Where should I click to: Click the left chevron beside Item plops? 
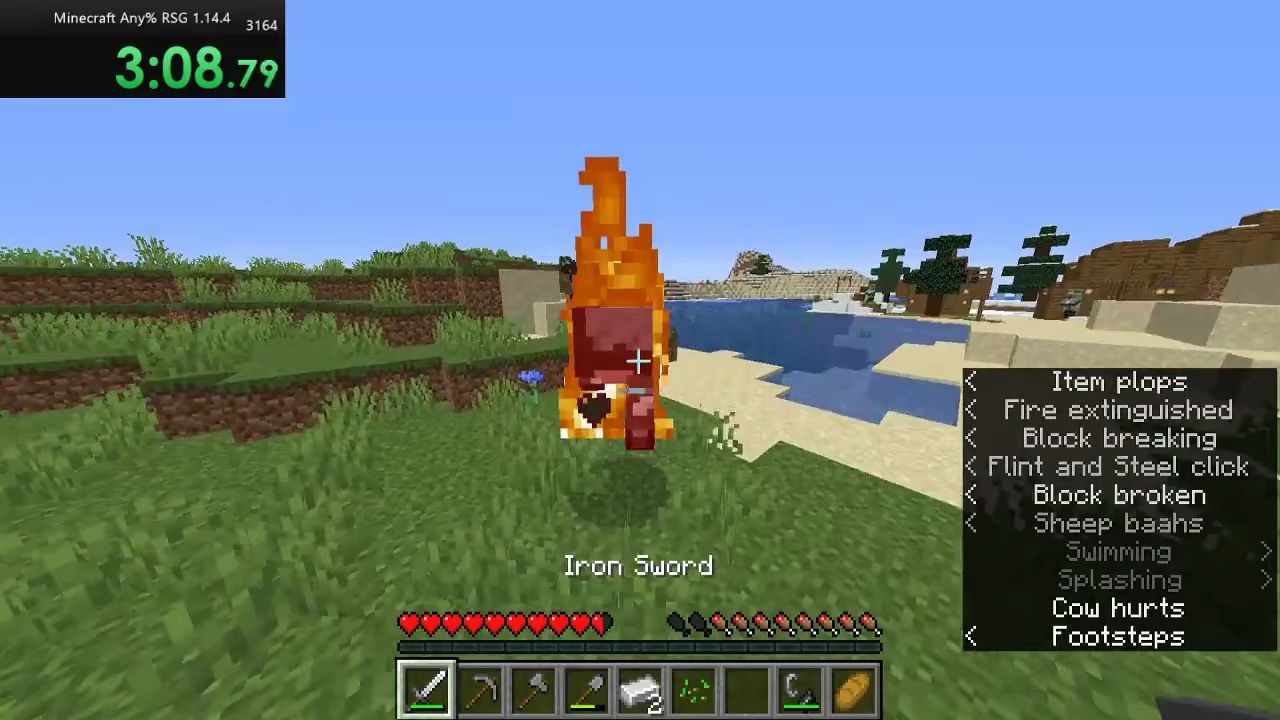[x=970, y=381]
